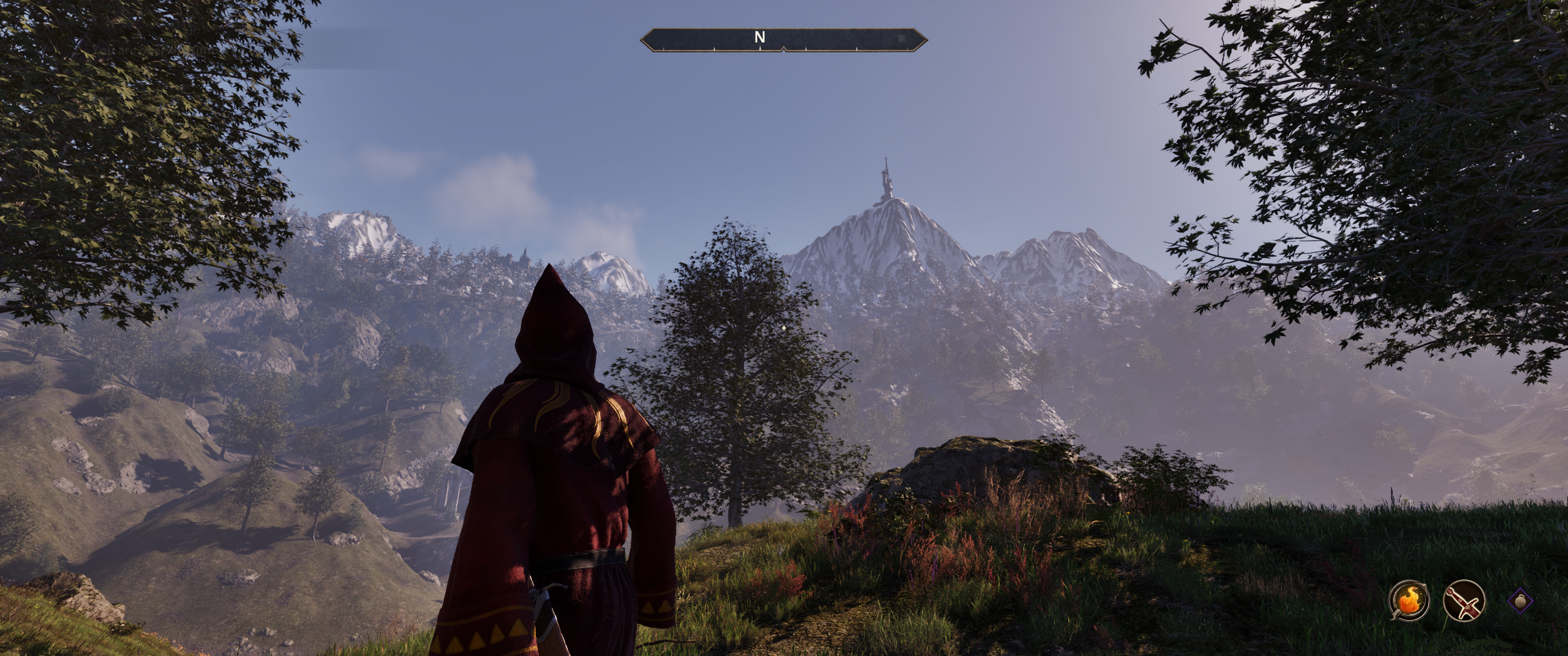Use the potion flask quick slot
Image resolution: width=1568 pixels, height=656 pixels.
(1521, 617)
